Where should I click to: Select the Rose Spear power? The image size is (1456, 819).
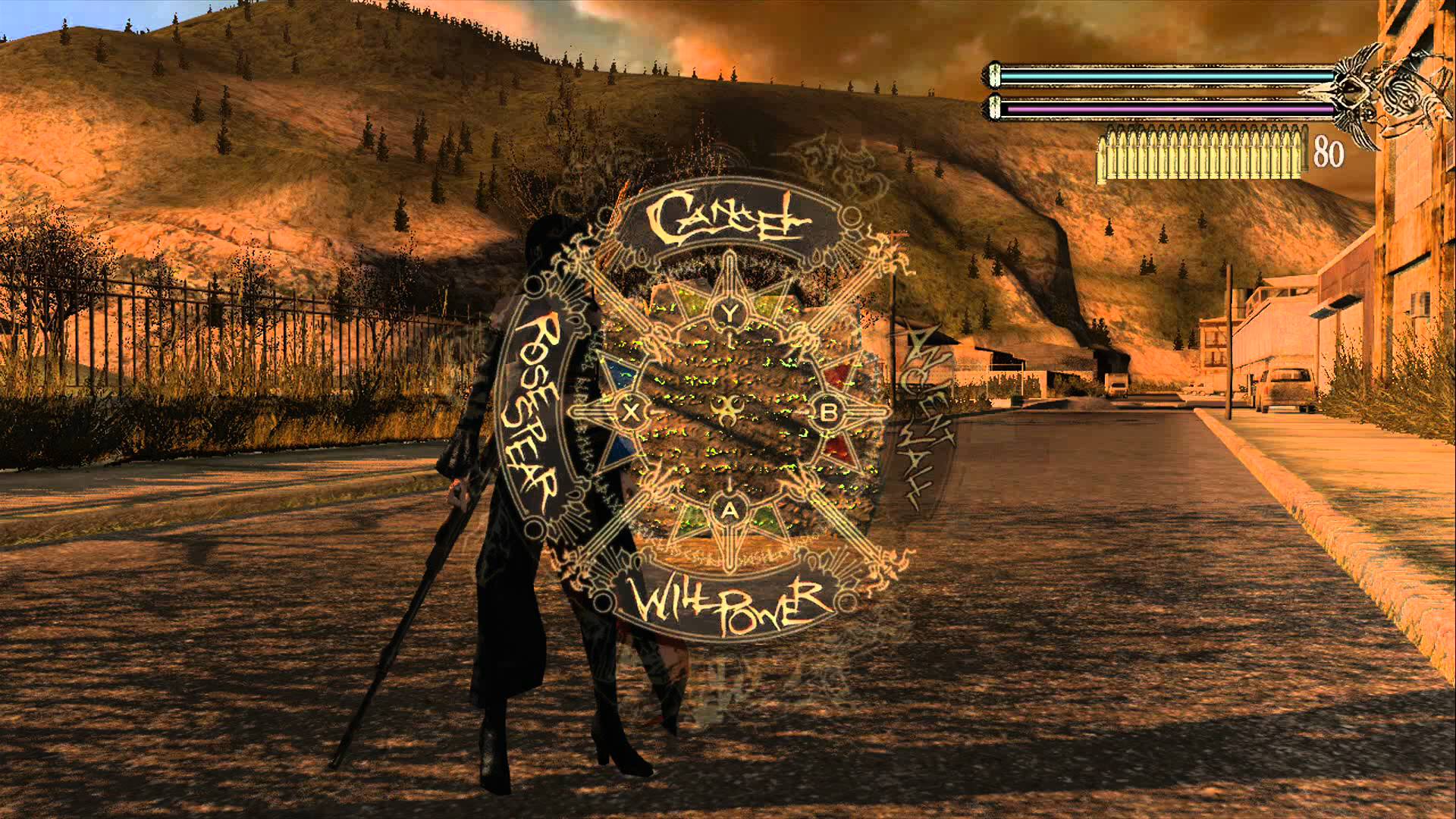531,412
